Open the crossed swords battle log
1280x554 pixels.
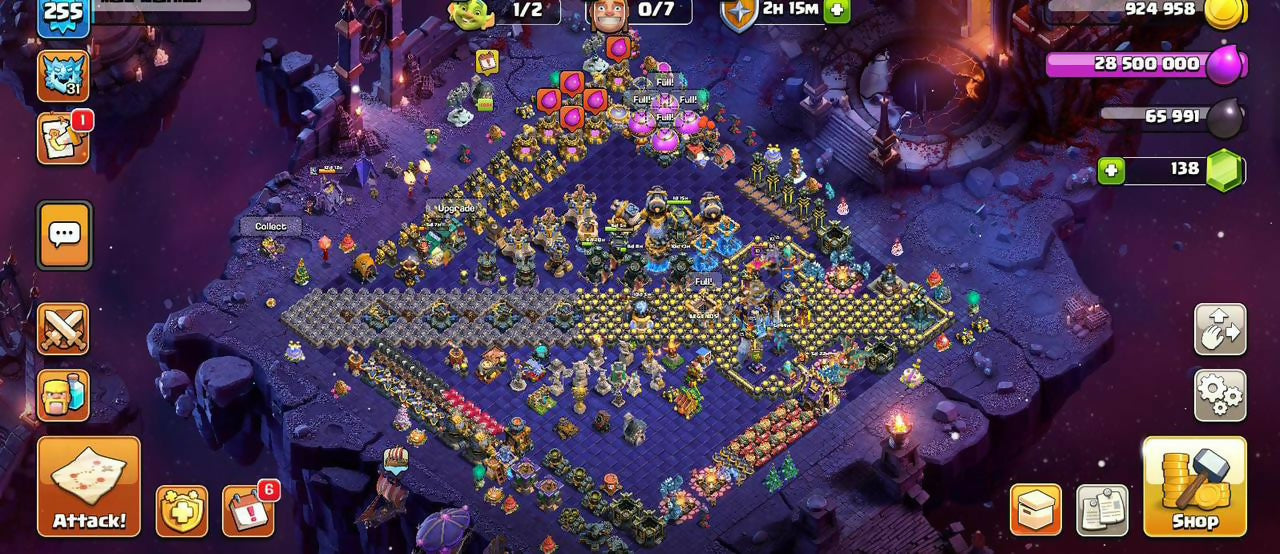[x=63, y=329]
